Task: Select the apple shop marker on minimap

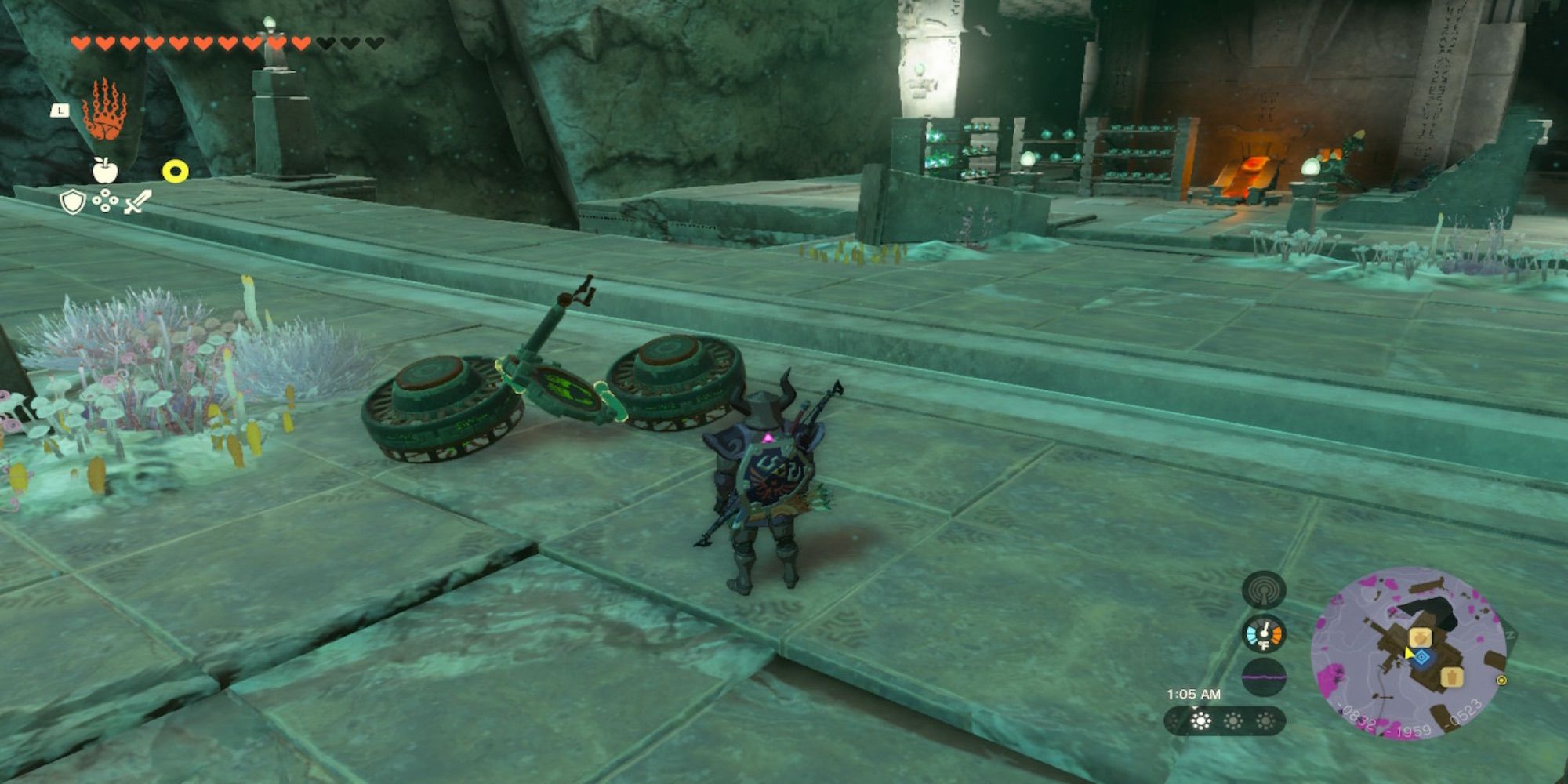Action: coord(1421,637)
